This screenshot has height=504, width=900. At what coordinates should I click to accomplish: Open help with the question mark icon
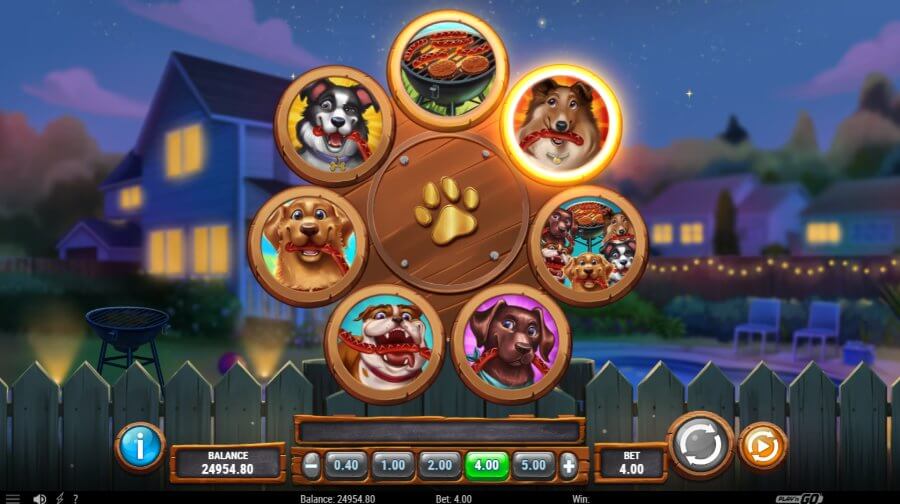[76, 498]
